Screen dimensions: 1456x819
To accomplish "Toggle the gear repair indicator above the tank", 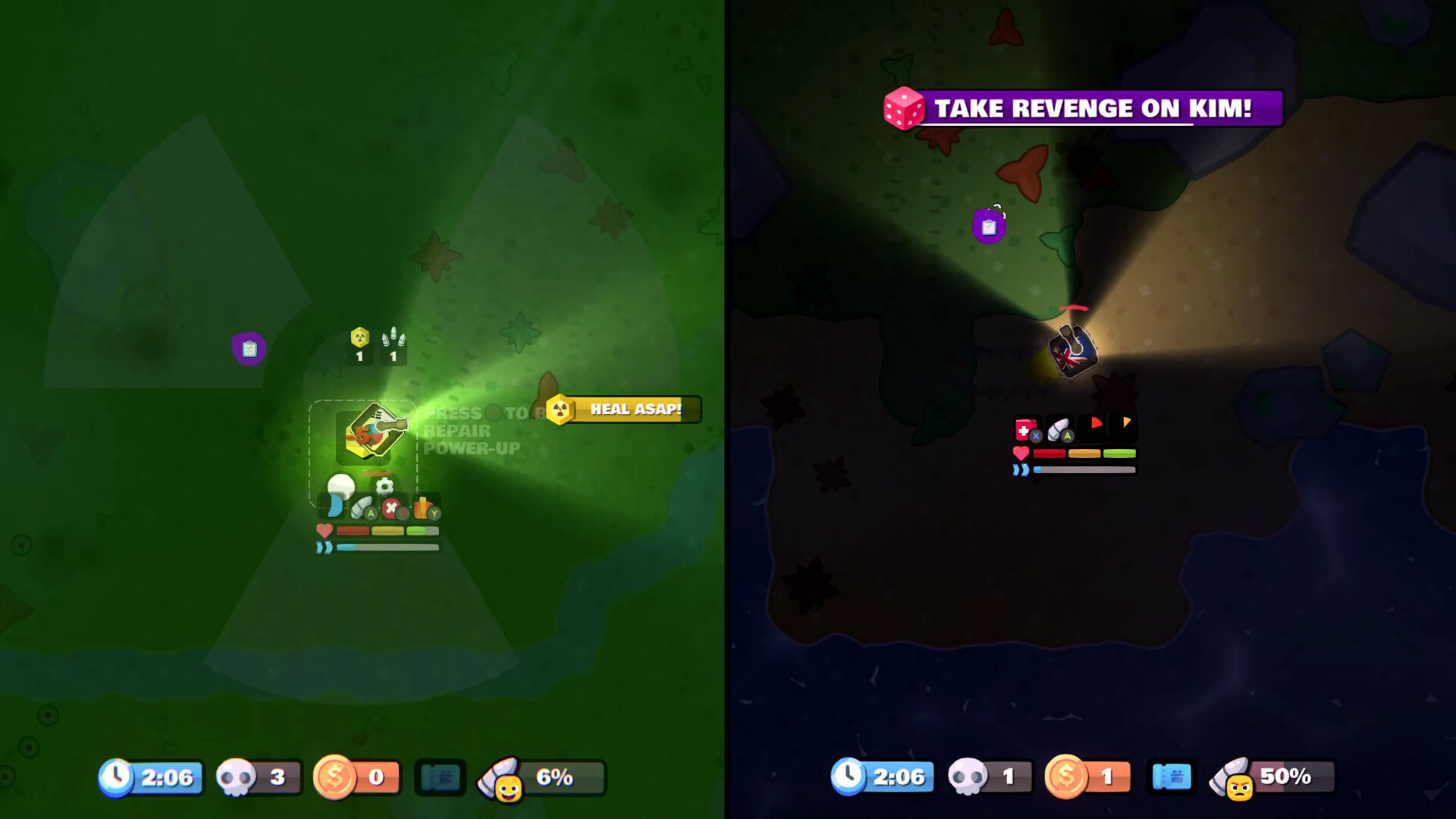I will 385,488.
